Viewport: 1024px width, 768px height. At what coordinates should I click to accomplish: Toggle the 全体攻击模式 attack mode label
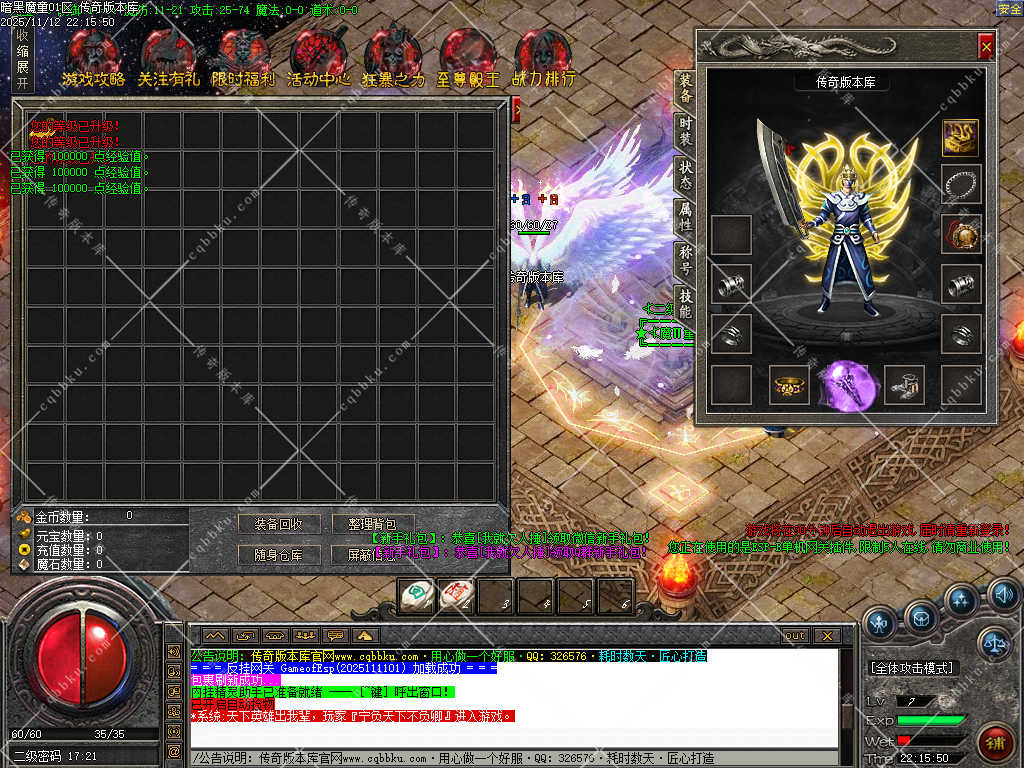pos(912,668)
